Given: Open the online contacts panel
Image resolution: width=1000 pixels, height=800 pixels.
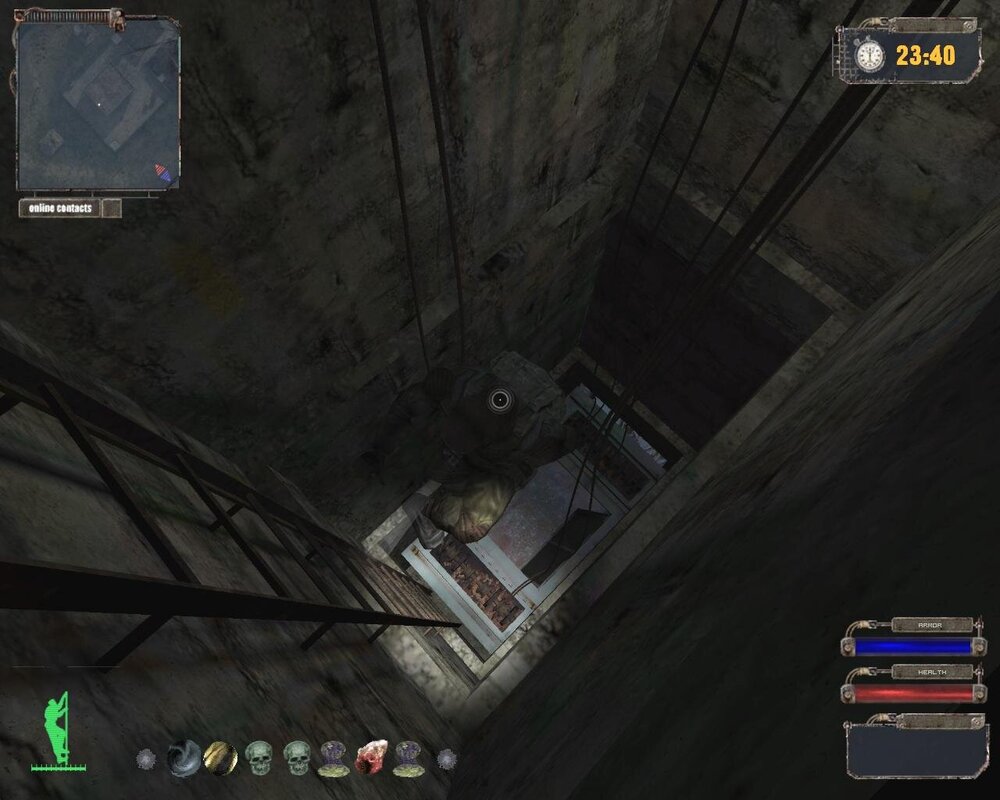Looking at the screenshot, I should (60, 208).
